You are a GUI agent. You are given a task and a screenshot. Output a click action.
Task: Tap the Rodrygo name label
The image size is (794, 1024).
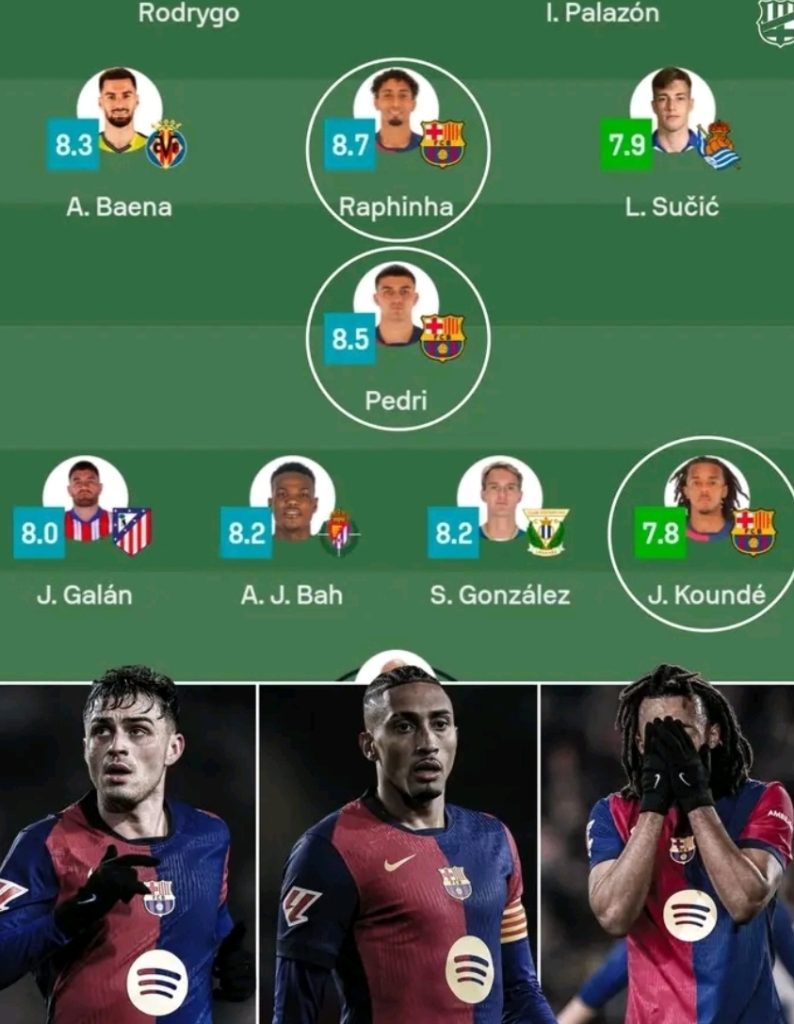189,14
